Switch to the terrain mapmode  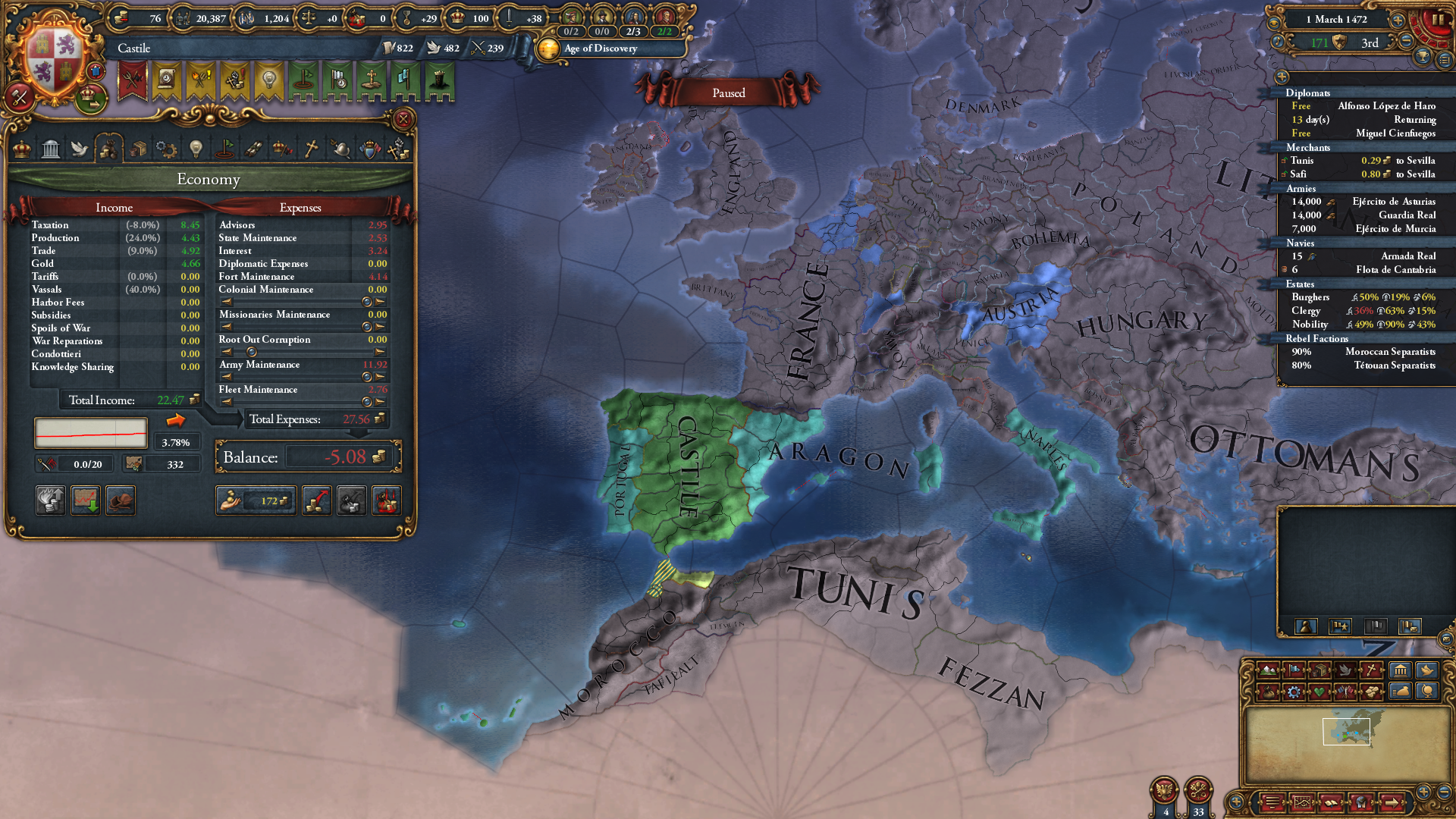[1268, 670]
